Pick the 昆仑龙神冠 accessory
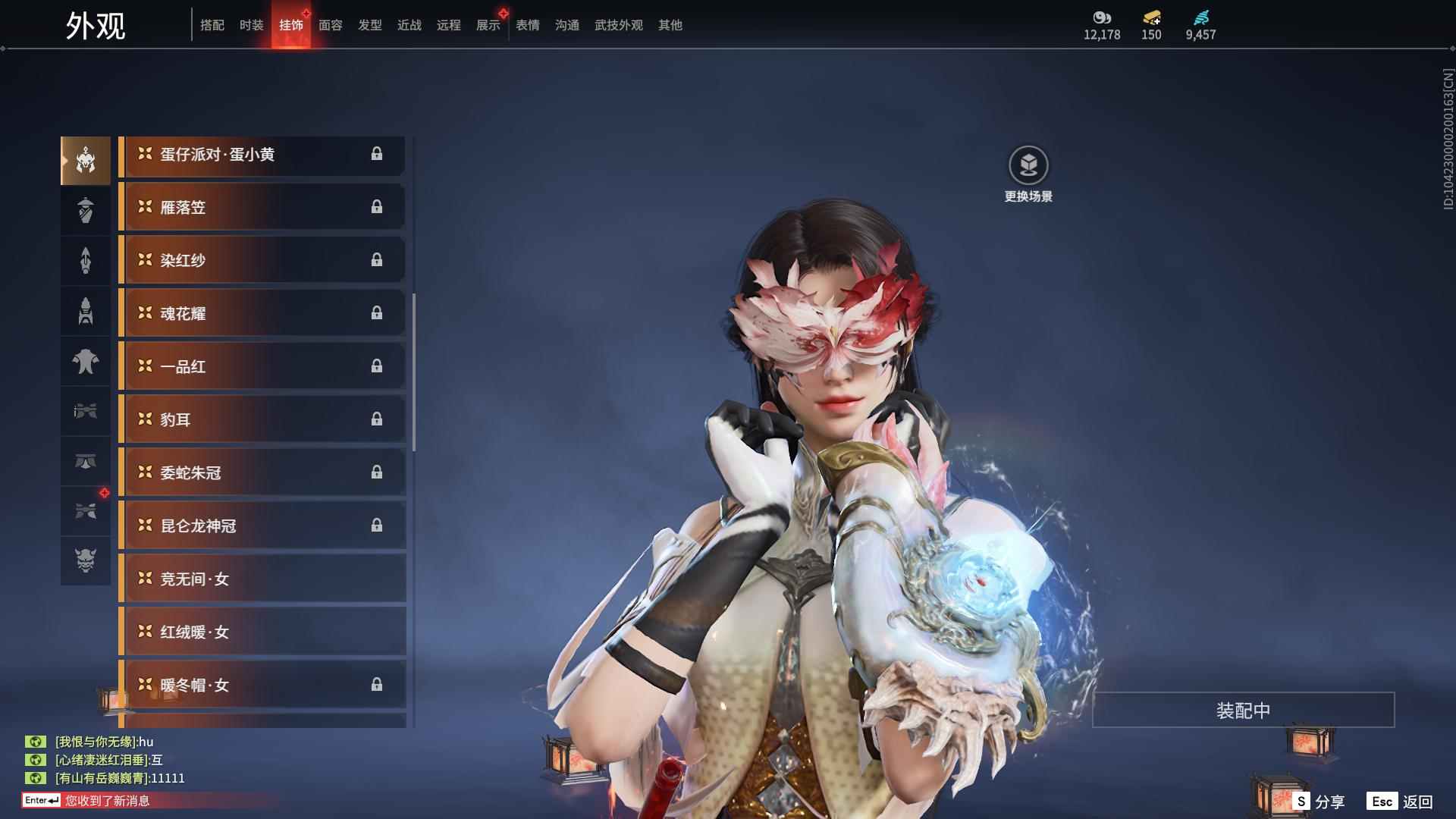Viewport: 1456px width, 819px height. [262, 526]
